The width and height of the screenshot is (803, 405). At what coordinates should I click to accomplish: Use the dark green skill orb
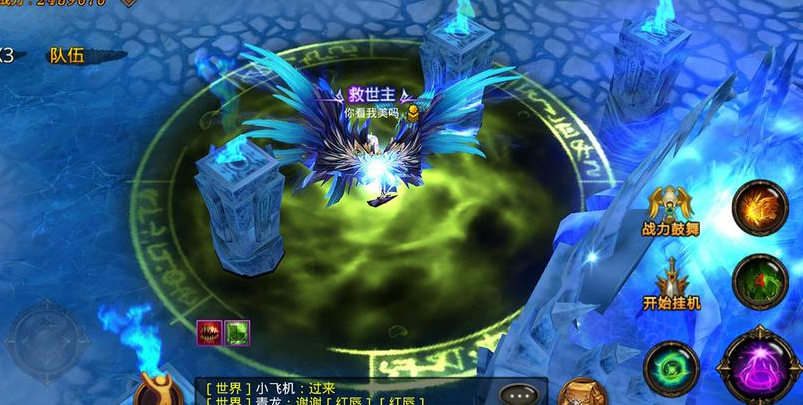point(760,281)
